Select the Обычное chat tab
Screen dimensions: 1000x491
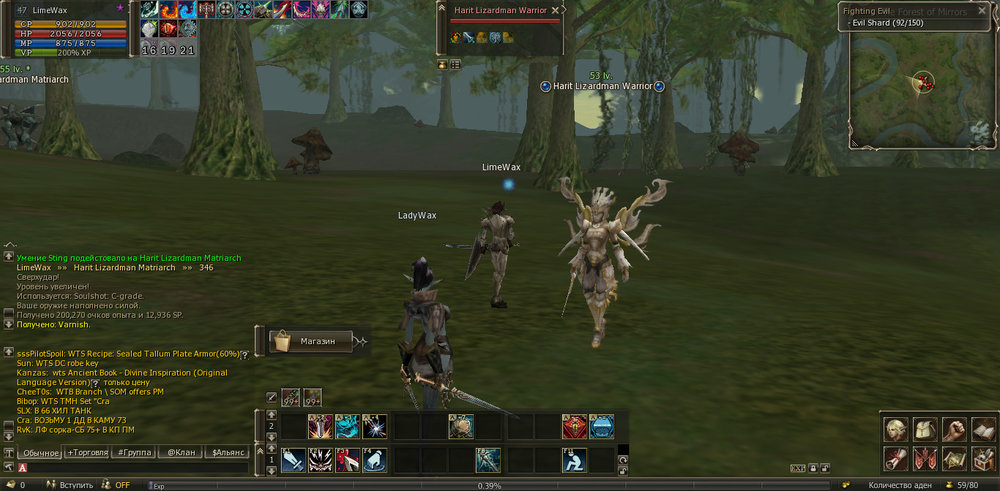(40, 453)
